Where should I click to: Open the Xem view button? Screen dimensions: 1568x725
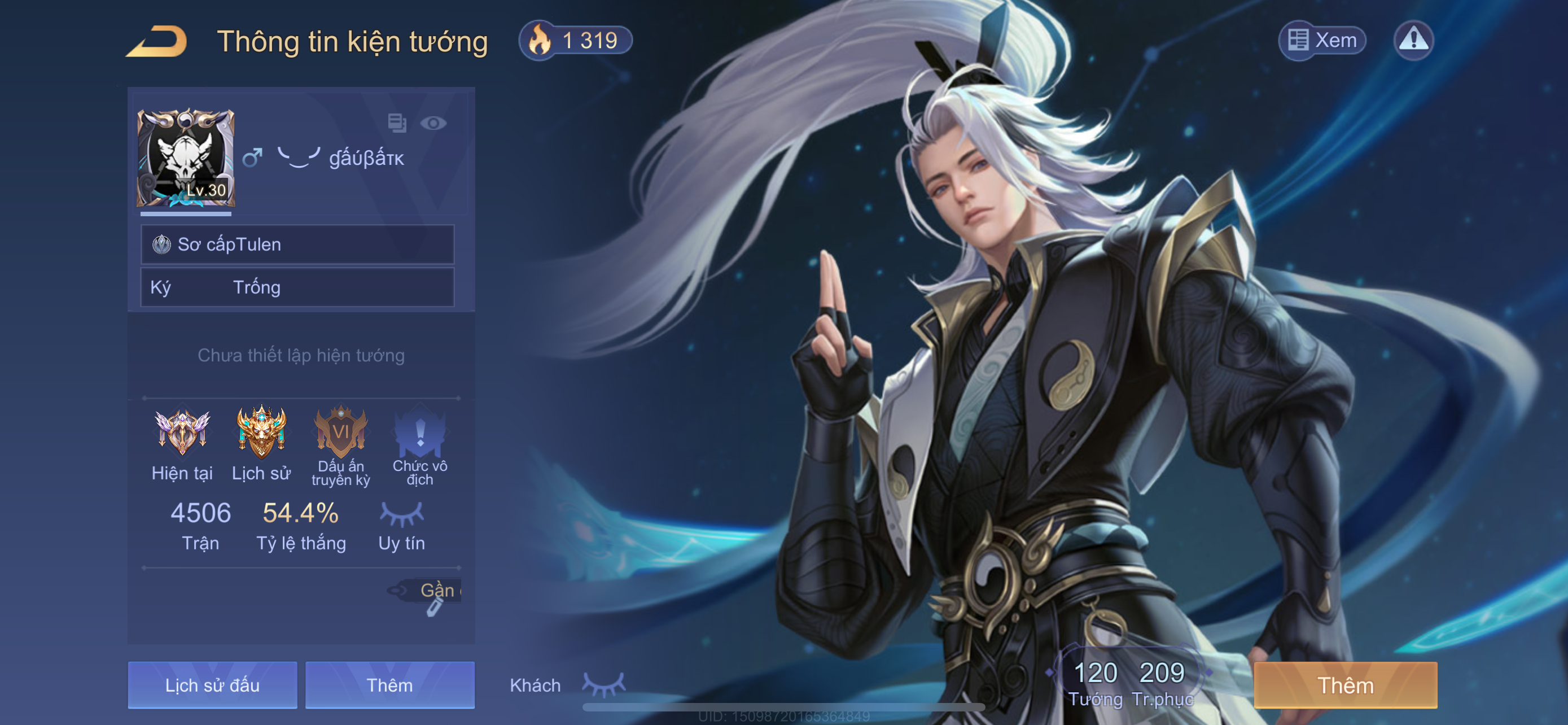point(1322,41)
